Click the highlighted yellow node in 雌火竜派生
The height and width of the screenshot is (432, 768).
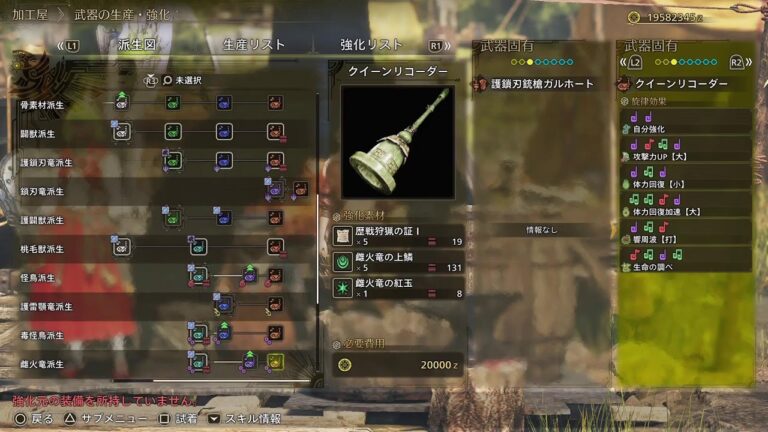tap(275, 362)
